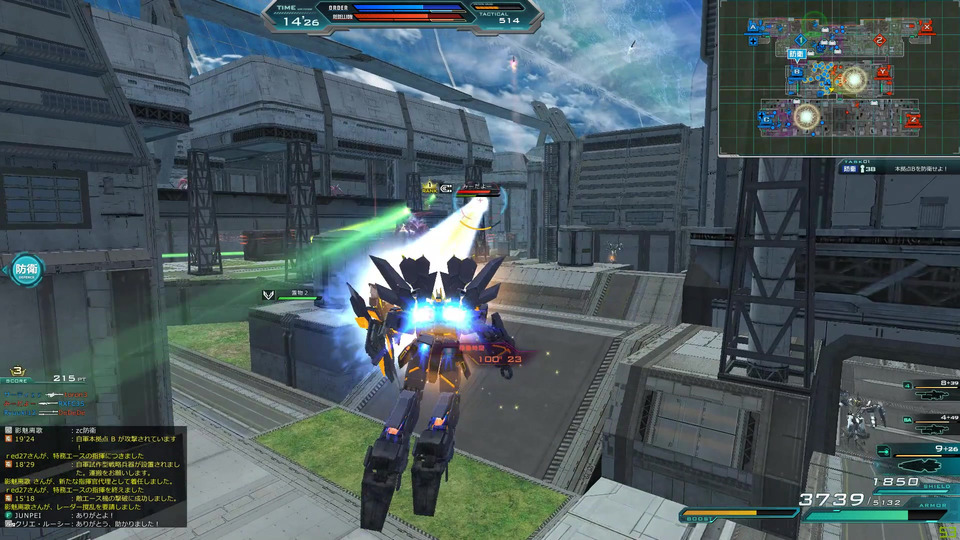The height and width of the screenshot is (540, 960).
Task: Click red point 2 diamond marker on minimap
Action: [878, 41]
